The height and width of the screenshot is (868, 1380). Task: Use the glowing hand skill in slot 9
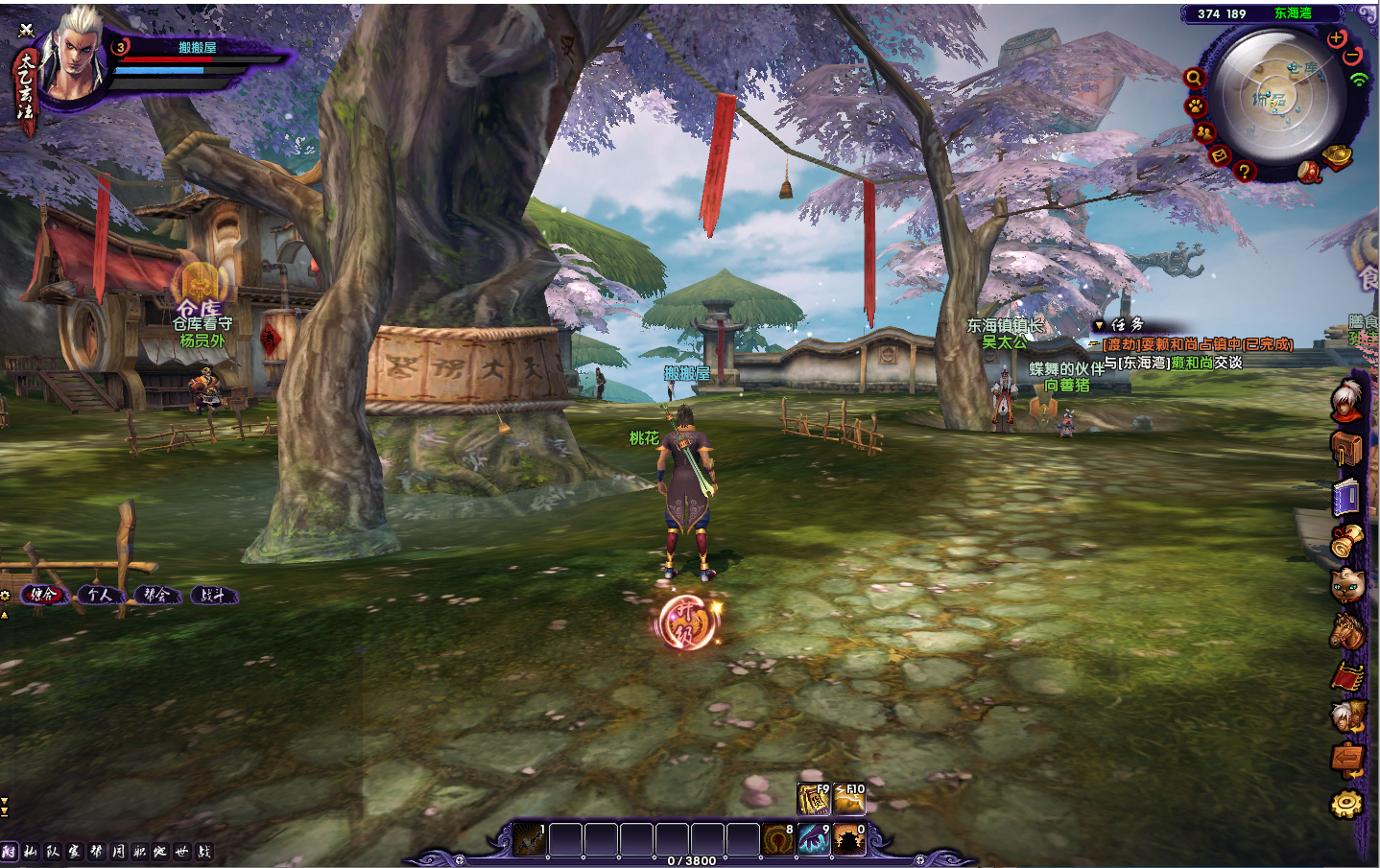click(814, 839)
